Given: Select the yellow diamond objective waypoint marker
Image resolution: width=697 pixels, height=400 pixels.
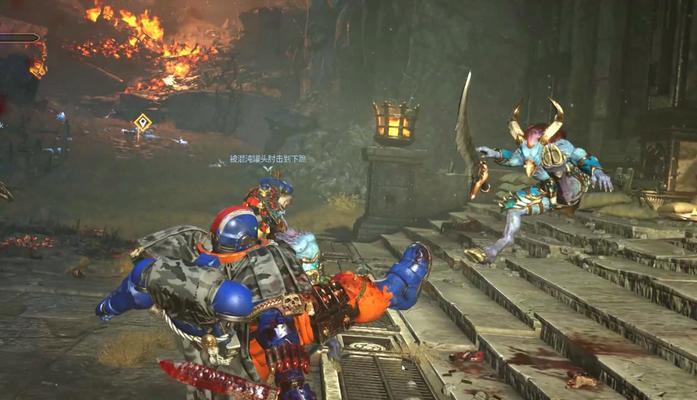Looking at the screenshot, I should tap(142, 122).
